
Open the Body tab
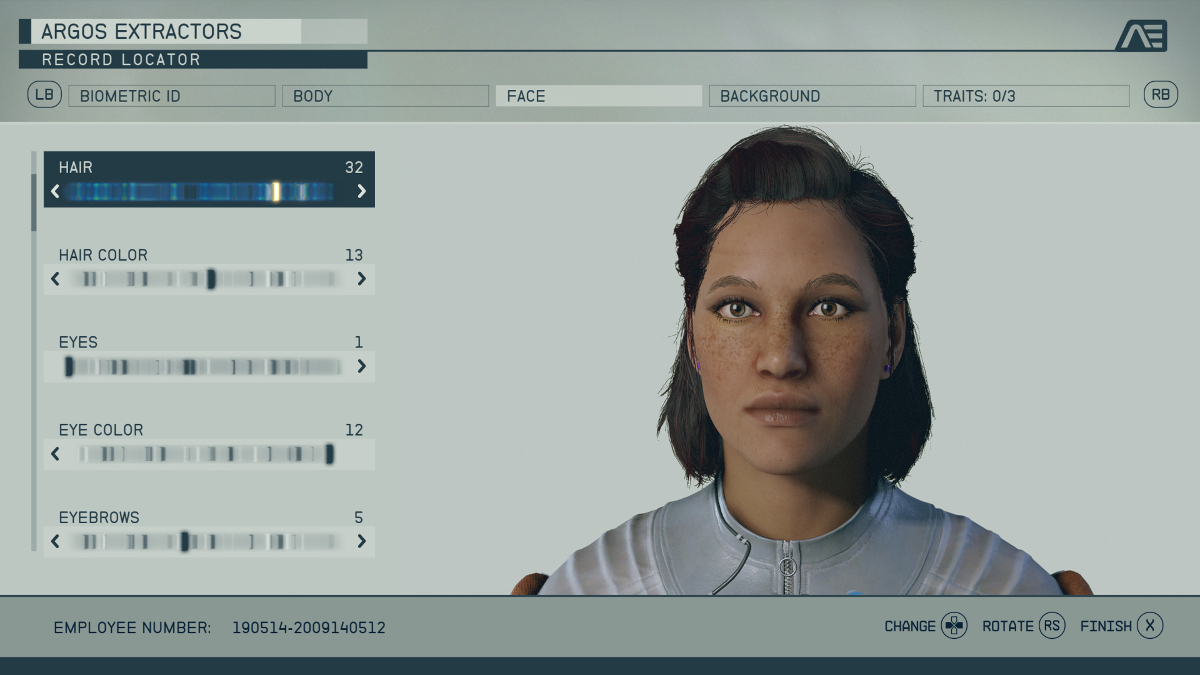click(385, 96)
